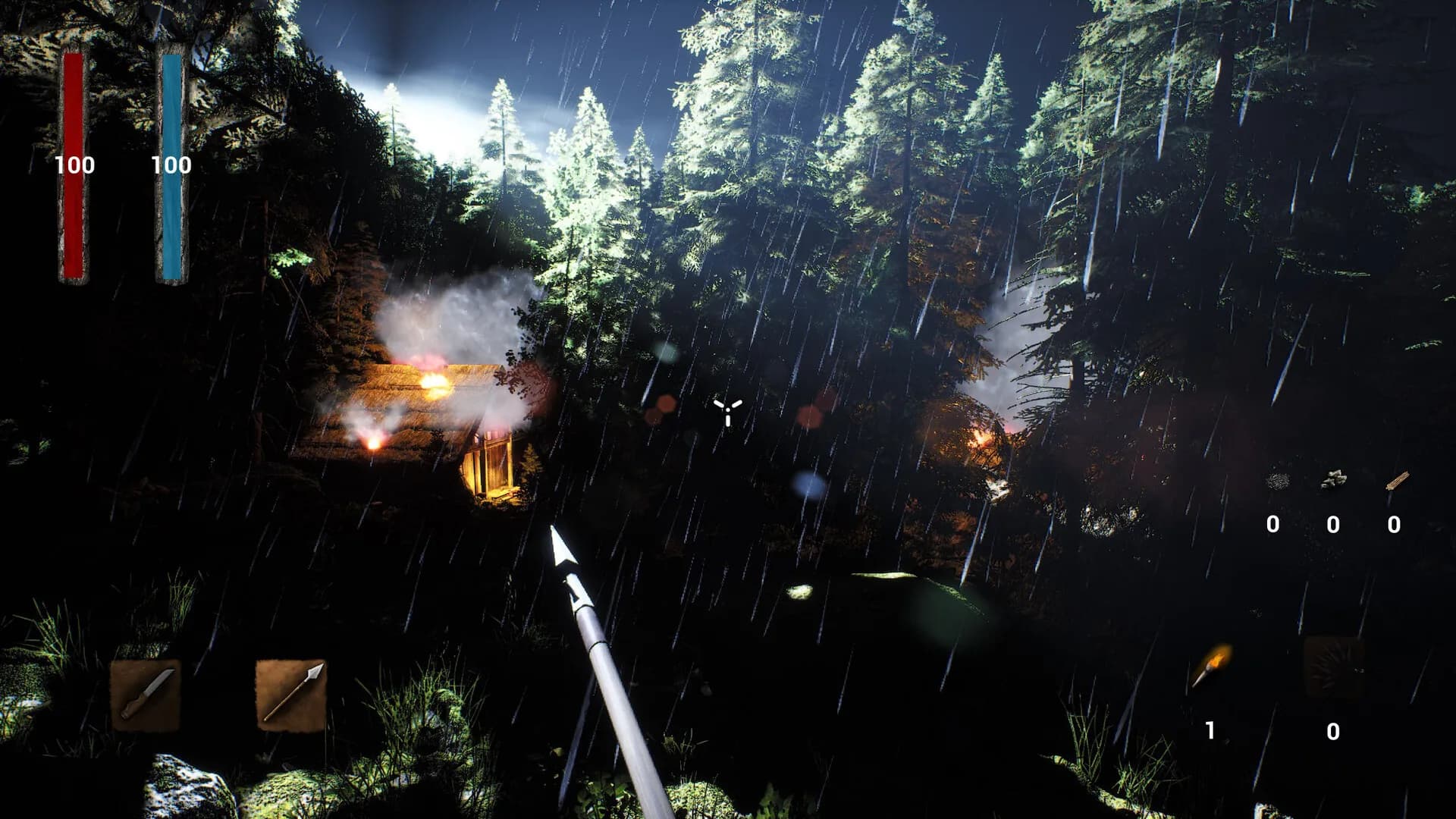Click the 100 health value label
This screenshot has width=1456, height=819.
point(77,163)
